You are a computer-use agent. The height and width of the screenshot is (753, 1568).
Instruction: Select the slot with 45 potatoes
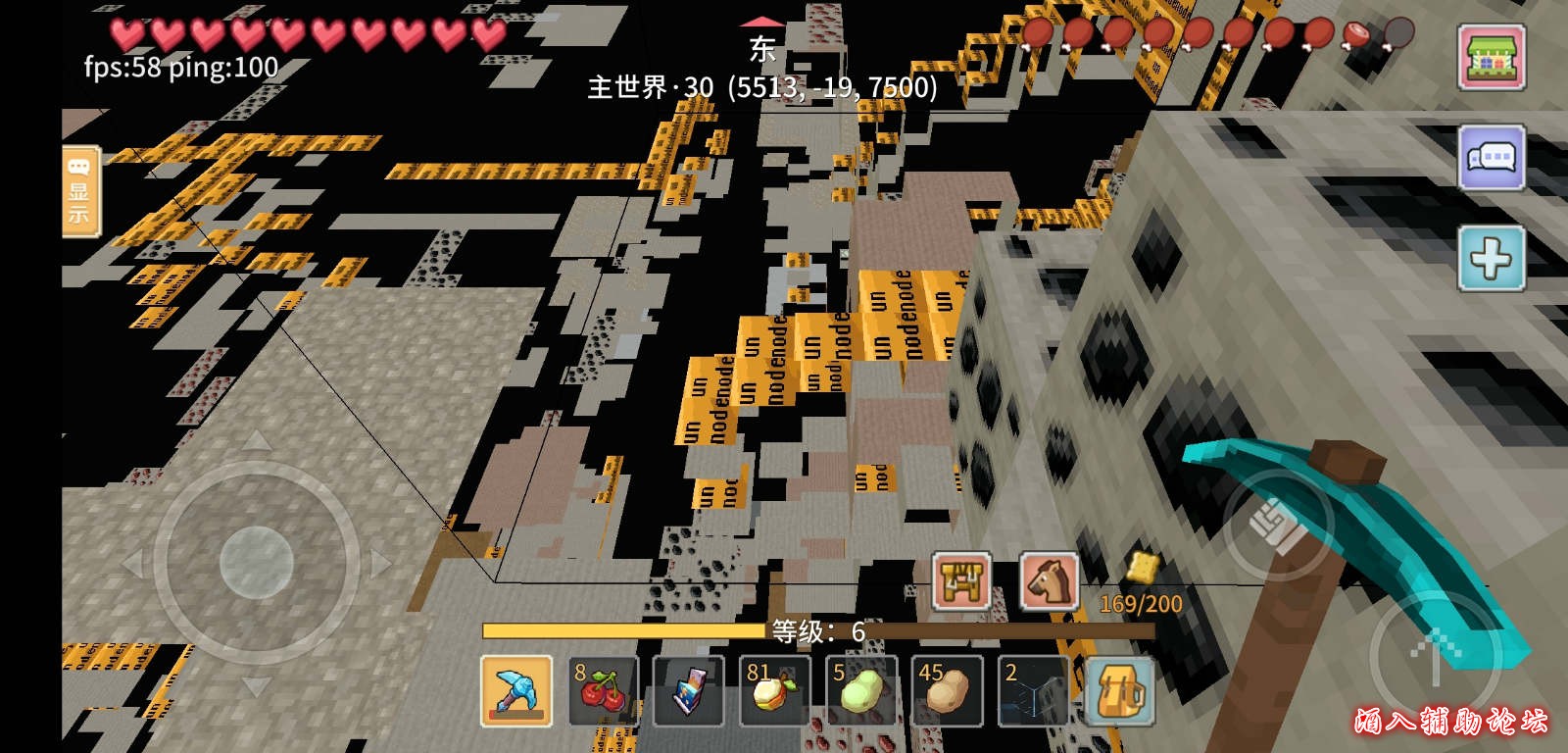(946, 691)
